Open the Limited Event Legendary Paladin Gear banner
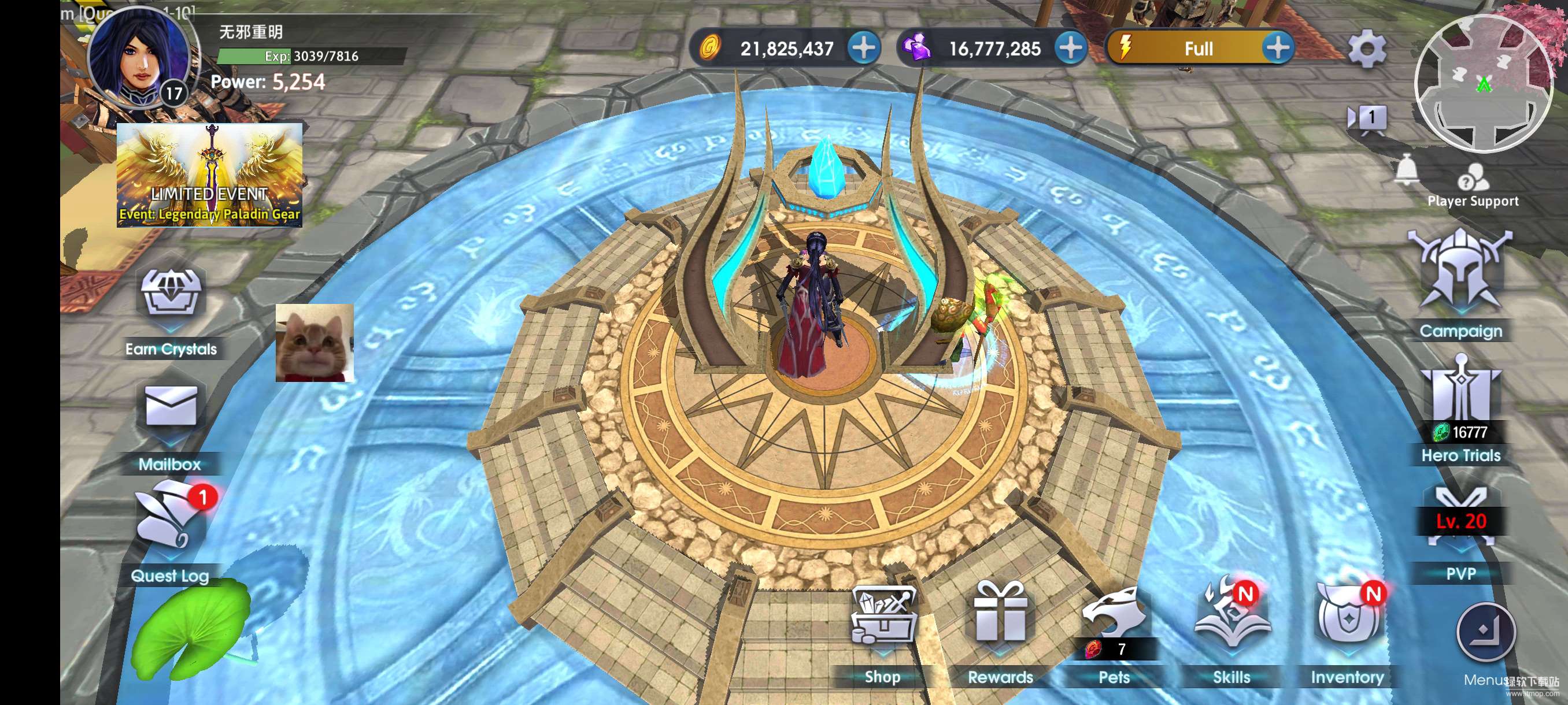This screenshot has width=1568, height=705. tap(209, 176)
